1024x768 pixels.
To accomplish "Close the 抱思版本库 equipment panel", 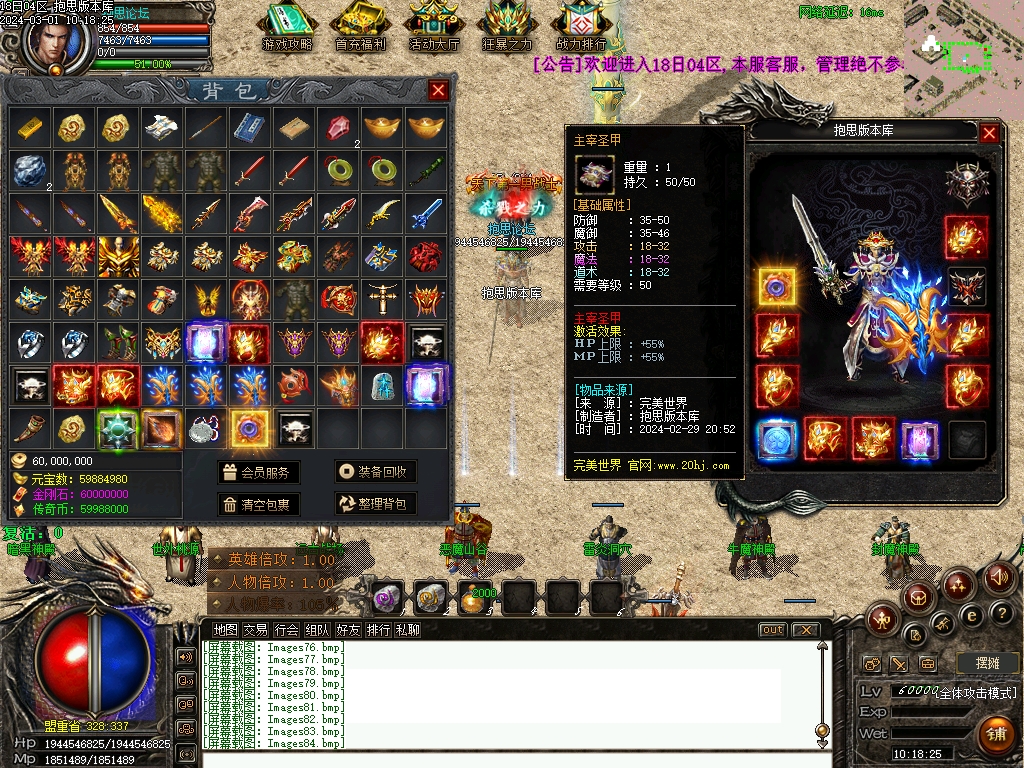I will click(x=989, y=132).
